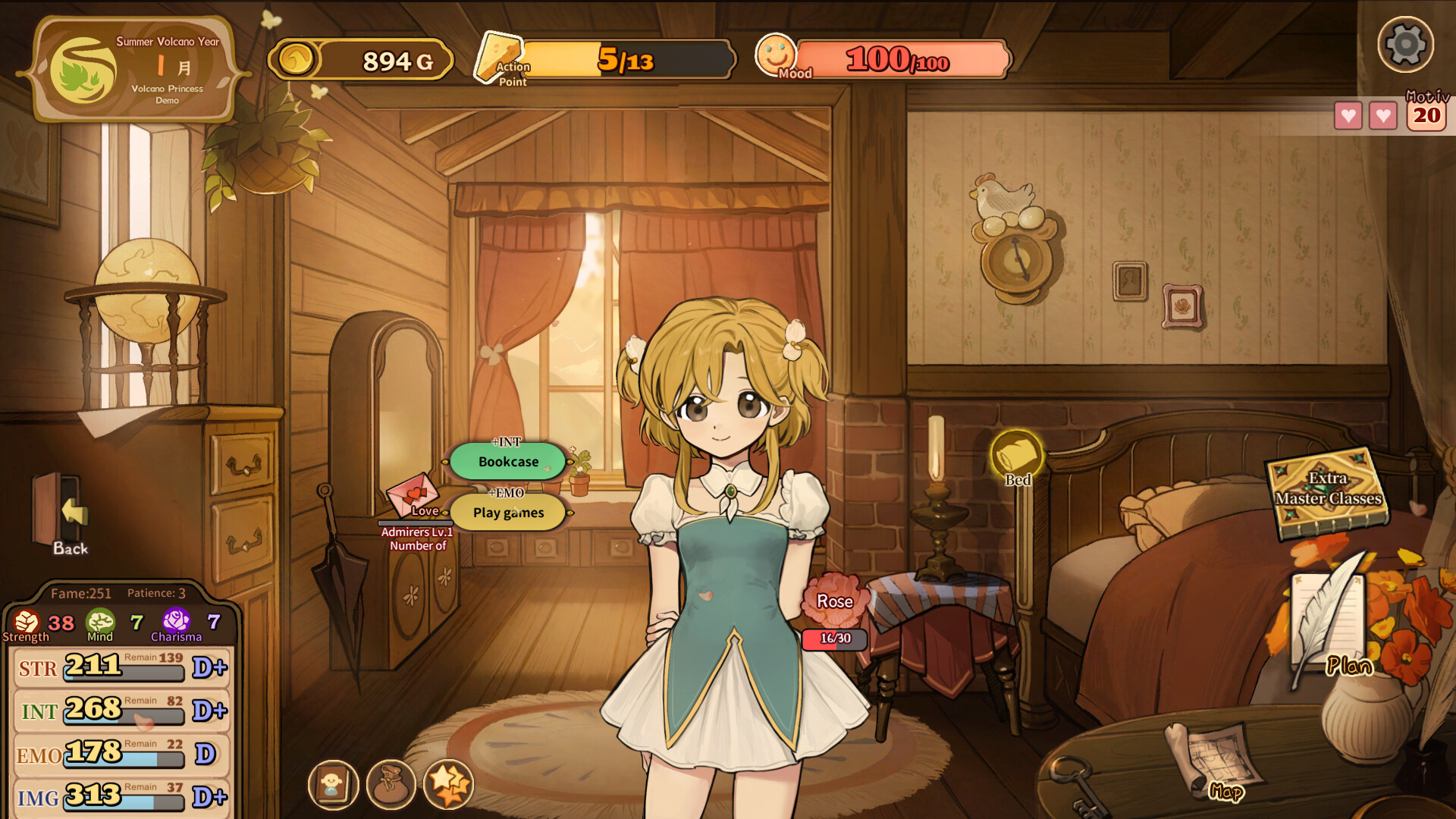Select the Bookcase +INT option
The image size is (1456, 819).
pyautogui.click(x=507, y=461)
